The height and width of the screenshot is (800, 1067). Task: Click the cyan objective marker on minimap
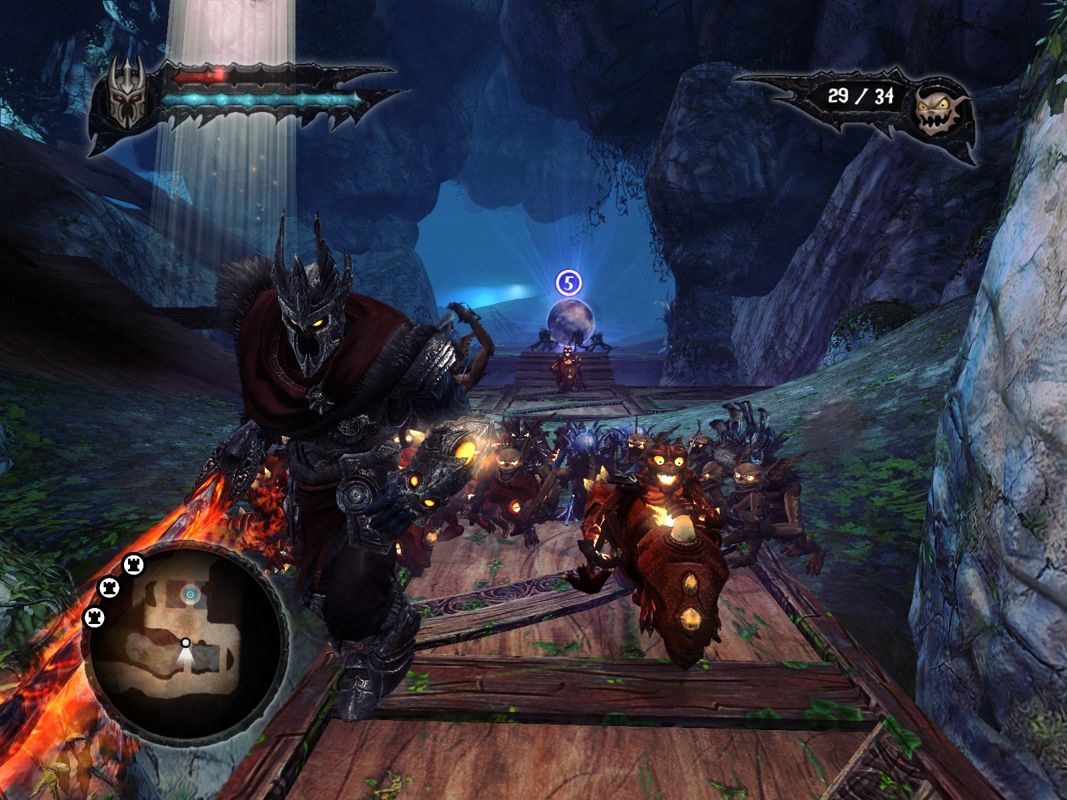(189, 595)
